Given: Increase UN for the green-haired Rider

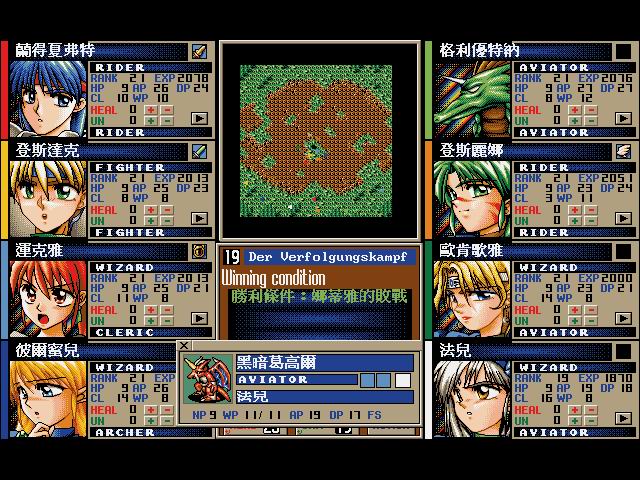Looking at the screenshot, I should [x=575, y=222].
